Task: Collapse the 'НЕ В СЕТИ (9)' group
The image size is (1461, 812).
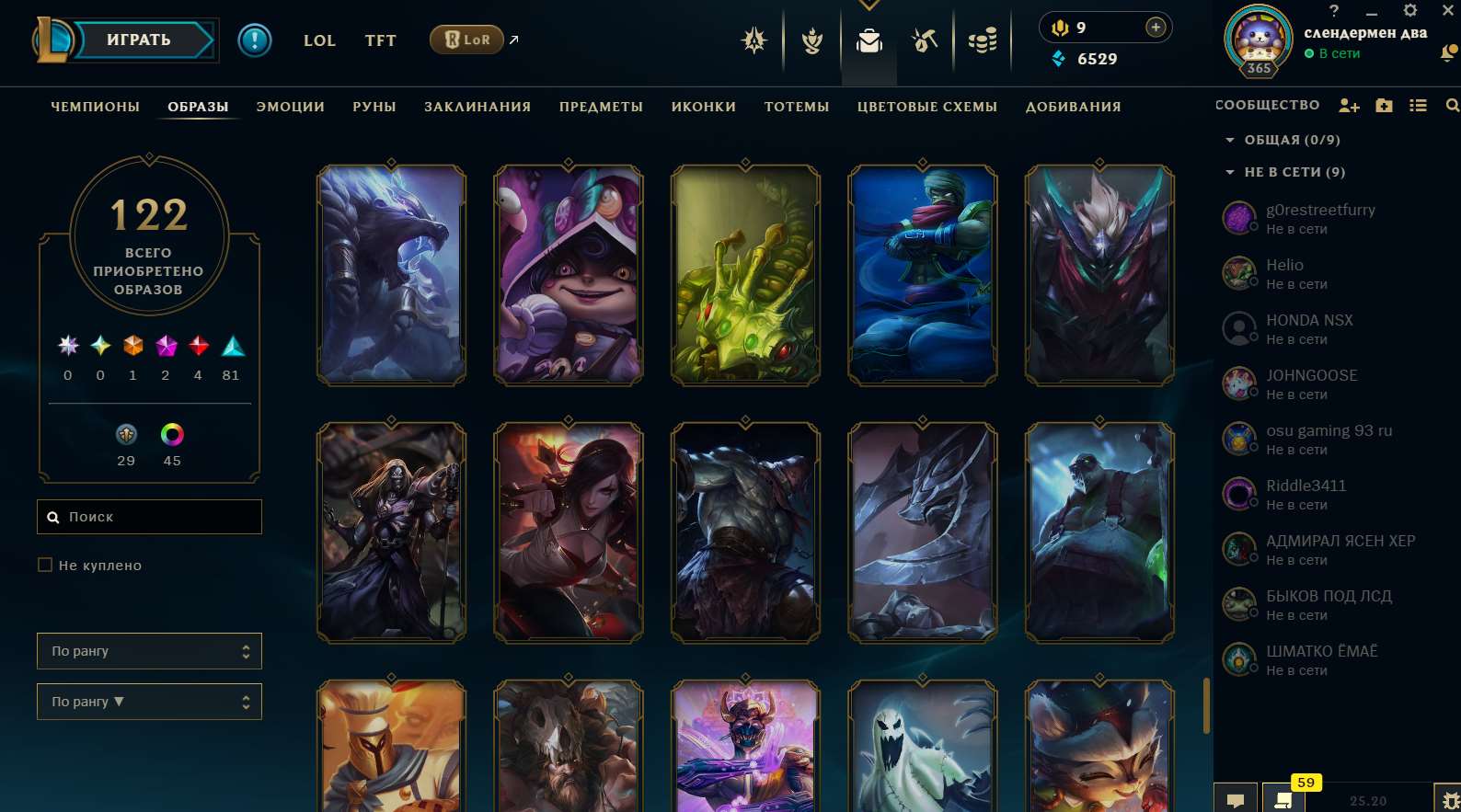Action: 1230,172
